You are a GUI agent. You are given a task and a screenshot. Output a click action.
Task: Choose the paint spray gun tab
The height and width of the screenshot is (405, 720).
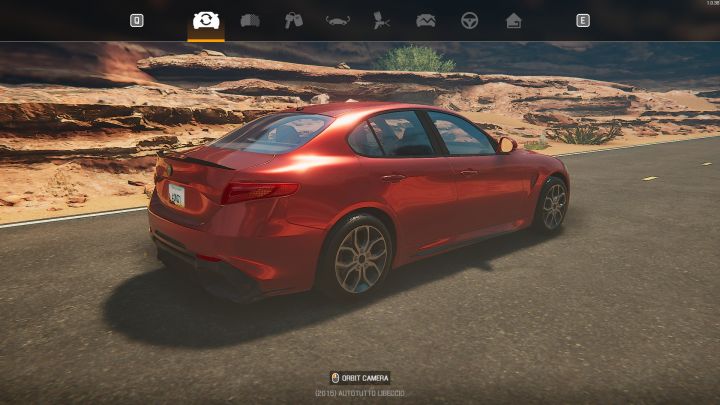click(x=381, y=20)
